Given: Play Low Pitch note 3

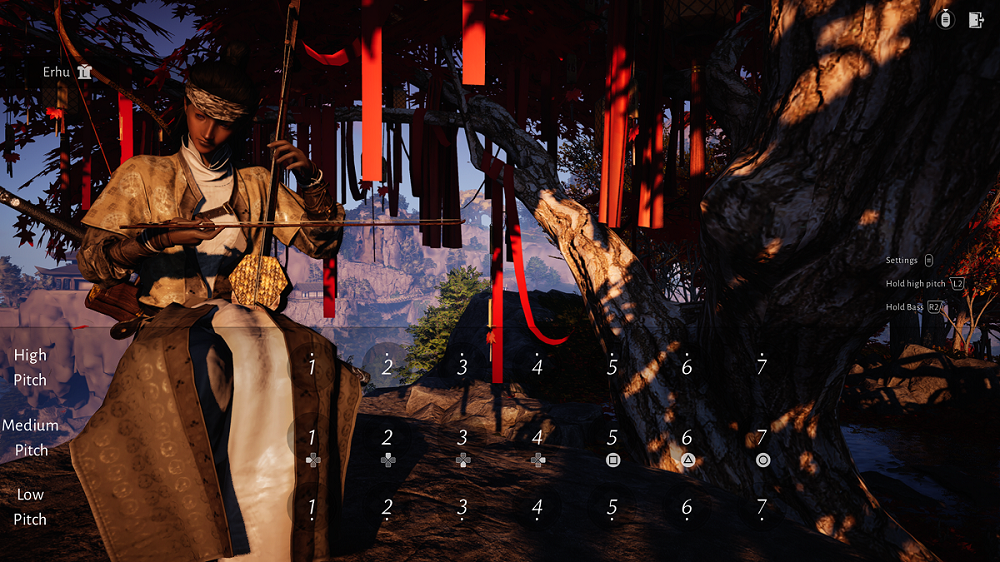Looking at the screenshot, I should (x=462, y=508).
